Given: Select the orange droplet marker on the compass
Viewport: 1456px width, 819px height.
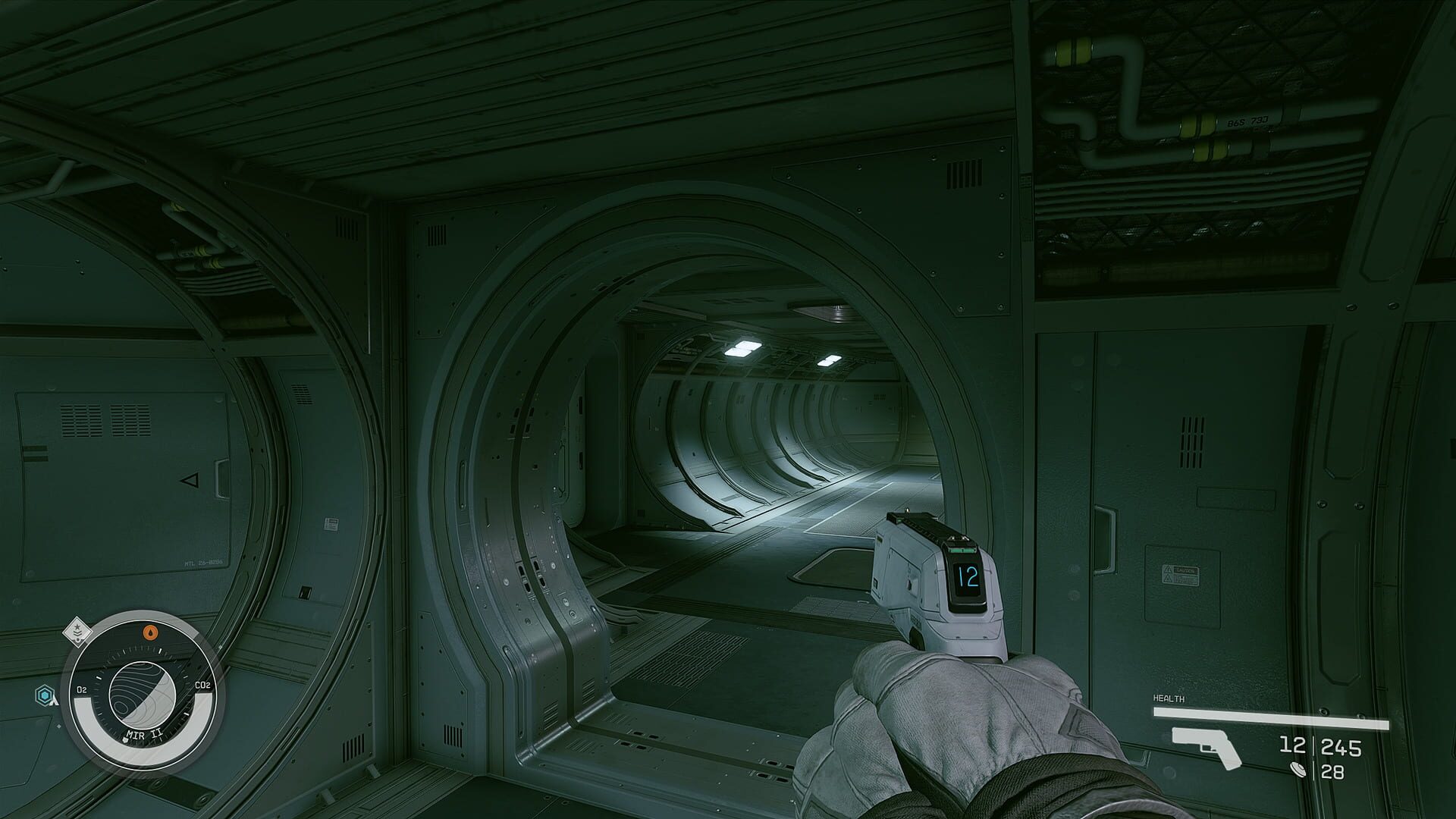Looking at the screenshot, I should (152, 630).
